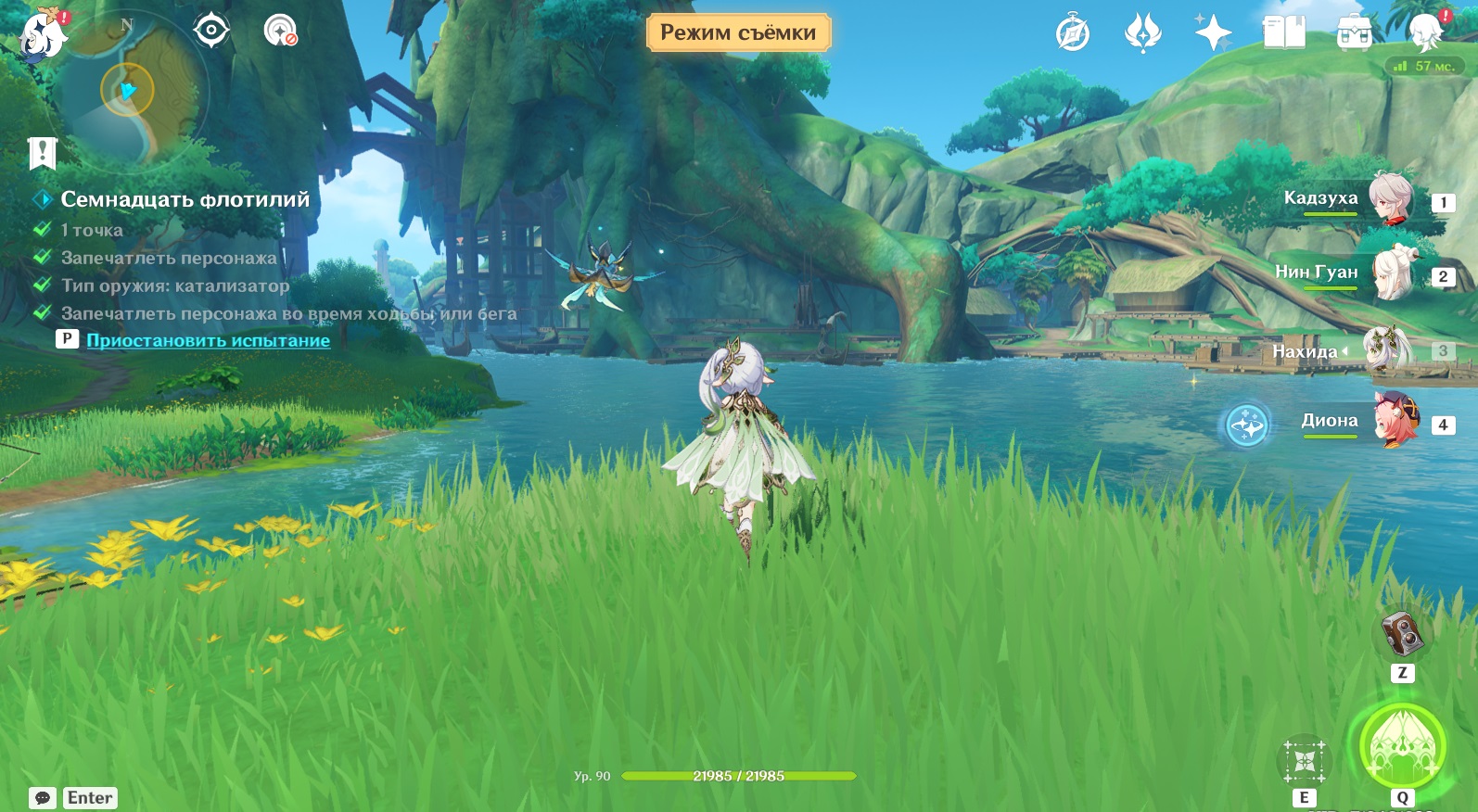Open the compass events icon
Screen dimensions: 1478x812
coord(1073,34)
